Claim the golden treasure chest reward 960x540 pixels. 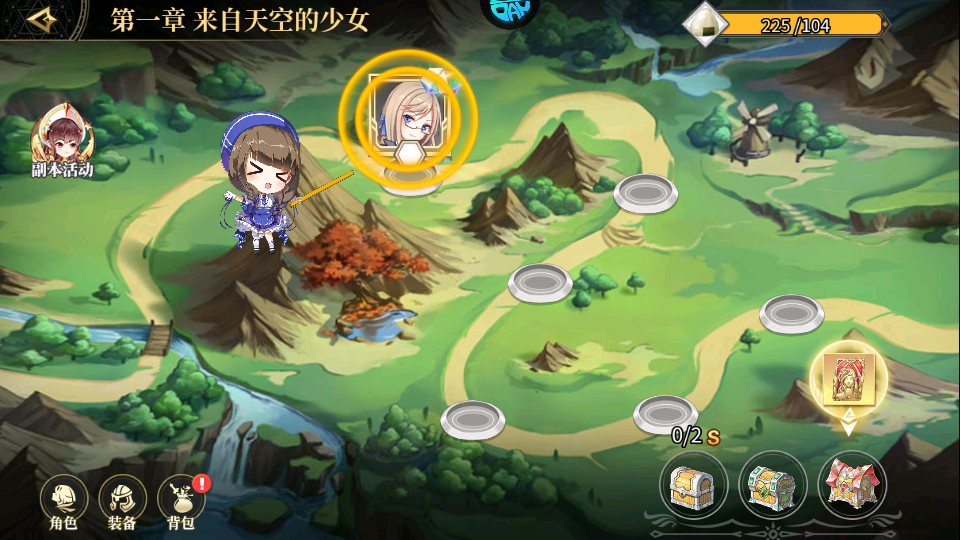tap(693, 486)
